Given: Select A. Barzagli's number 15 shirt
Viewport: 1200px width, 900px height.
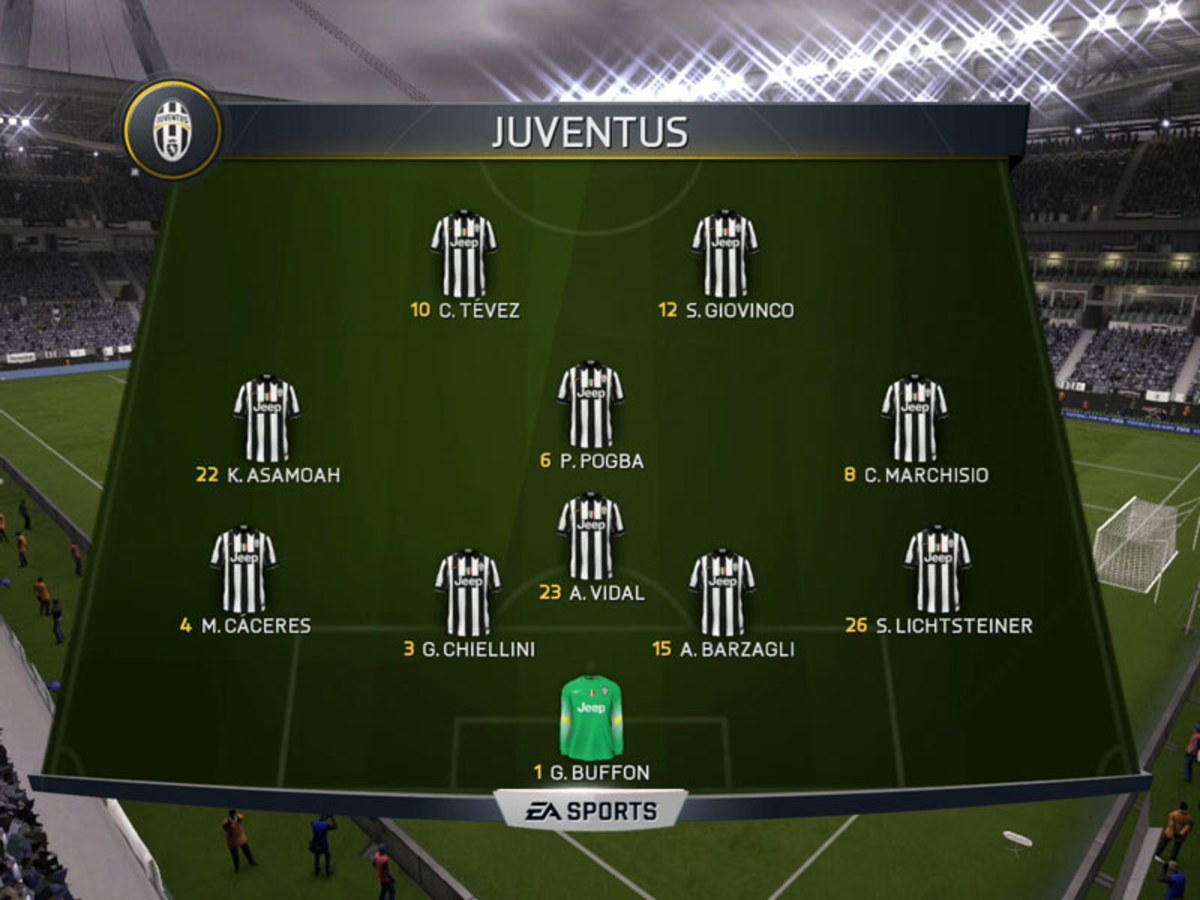Looking at the screenshot, I should tap(722, 592).
